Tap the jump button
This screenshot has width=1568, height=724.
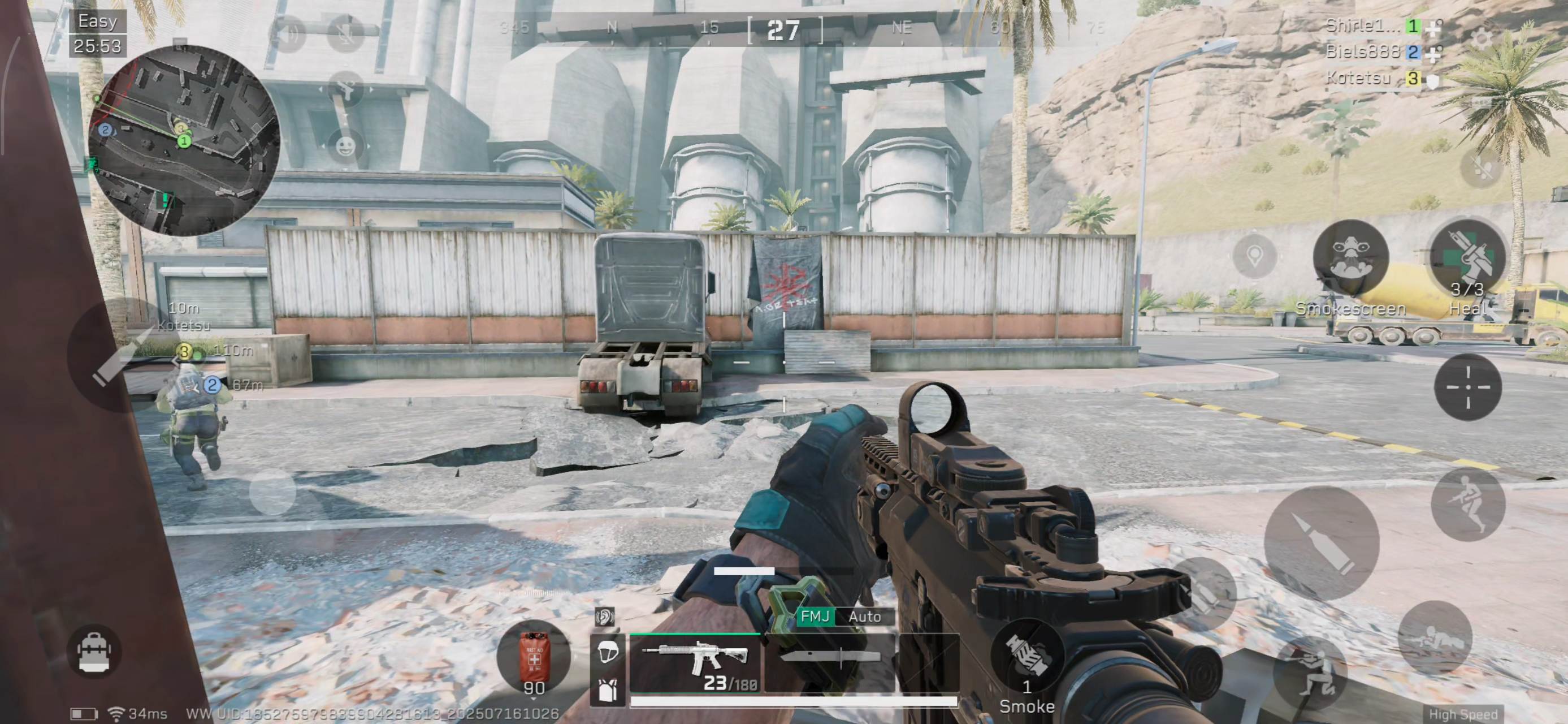tap(1467, 505)
